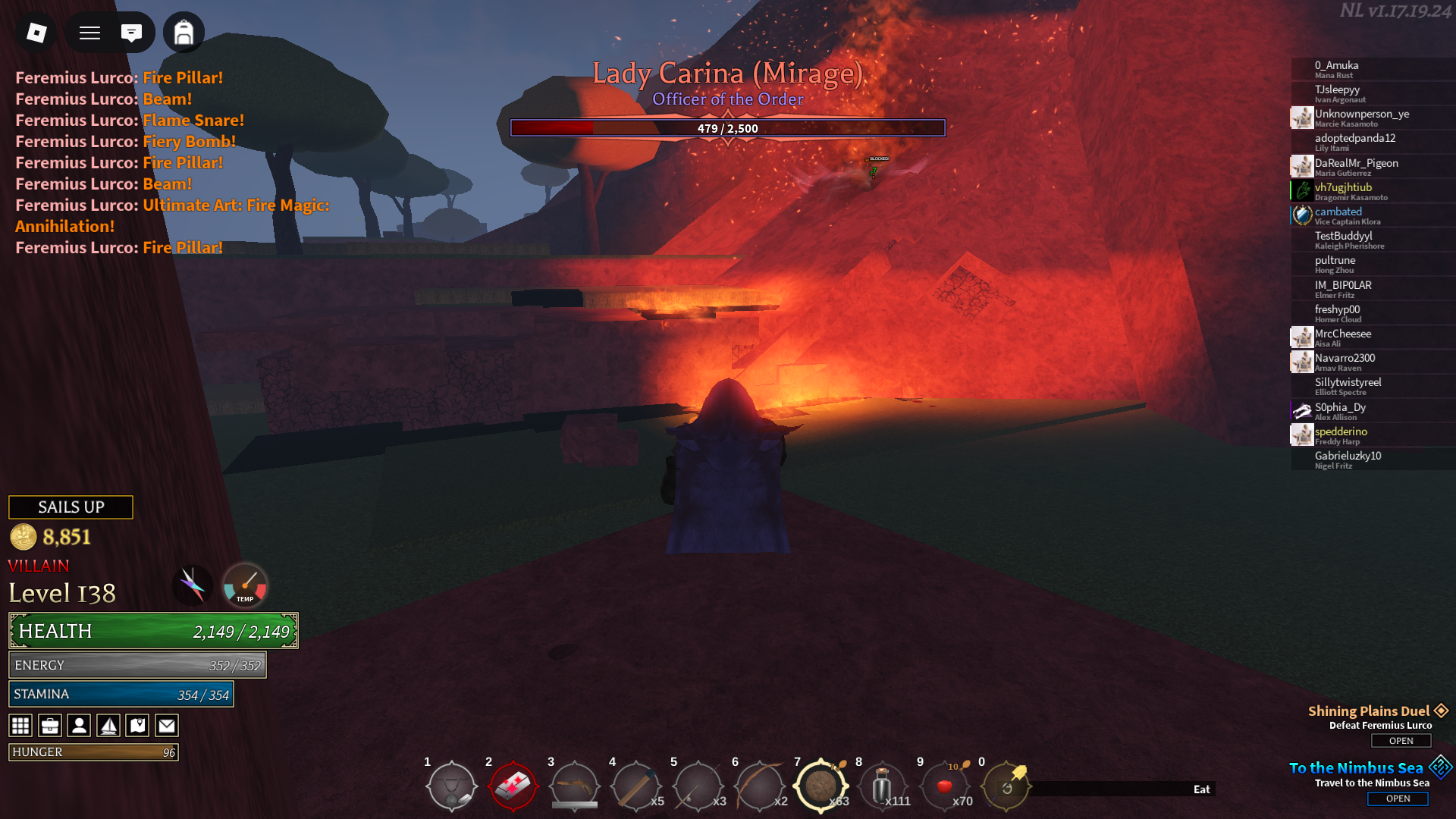1456x819 pixels.
Task: Select the red apple hotbar slot
Action: [944, 786]
